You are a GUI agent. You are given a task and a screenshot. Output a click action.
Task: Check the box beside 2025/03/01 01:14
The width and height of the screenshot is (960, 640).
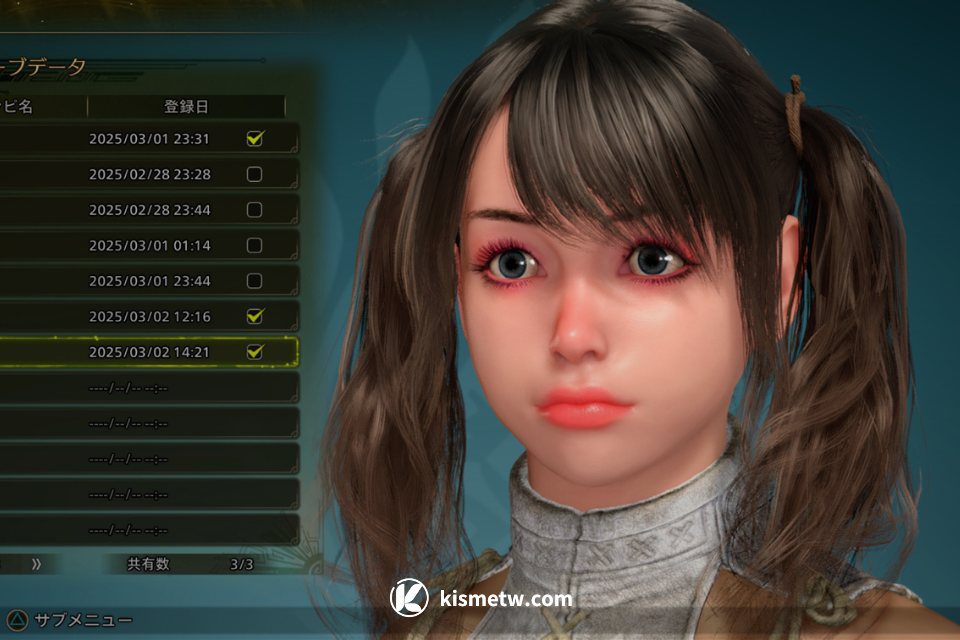pos(254,245)
